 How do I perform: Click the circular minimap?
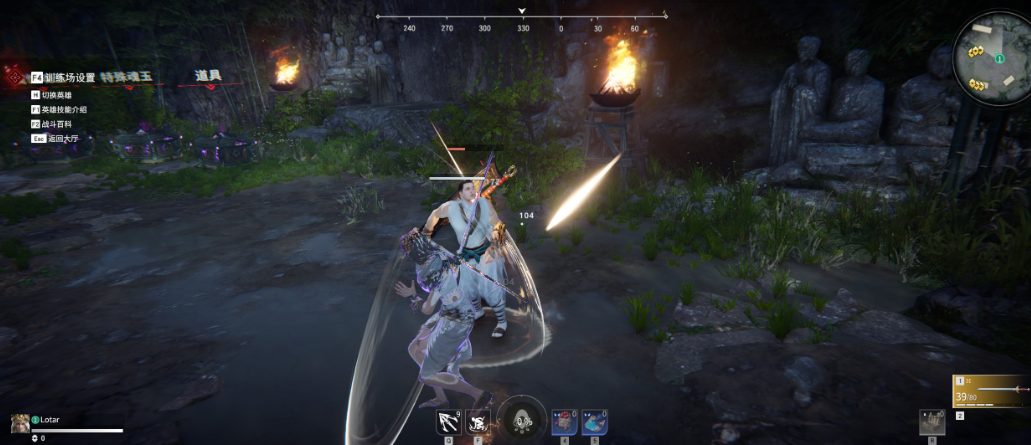(991, 56)
